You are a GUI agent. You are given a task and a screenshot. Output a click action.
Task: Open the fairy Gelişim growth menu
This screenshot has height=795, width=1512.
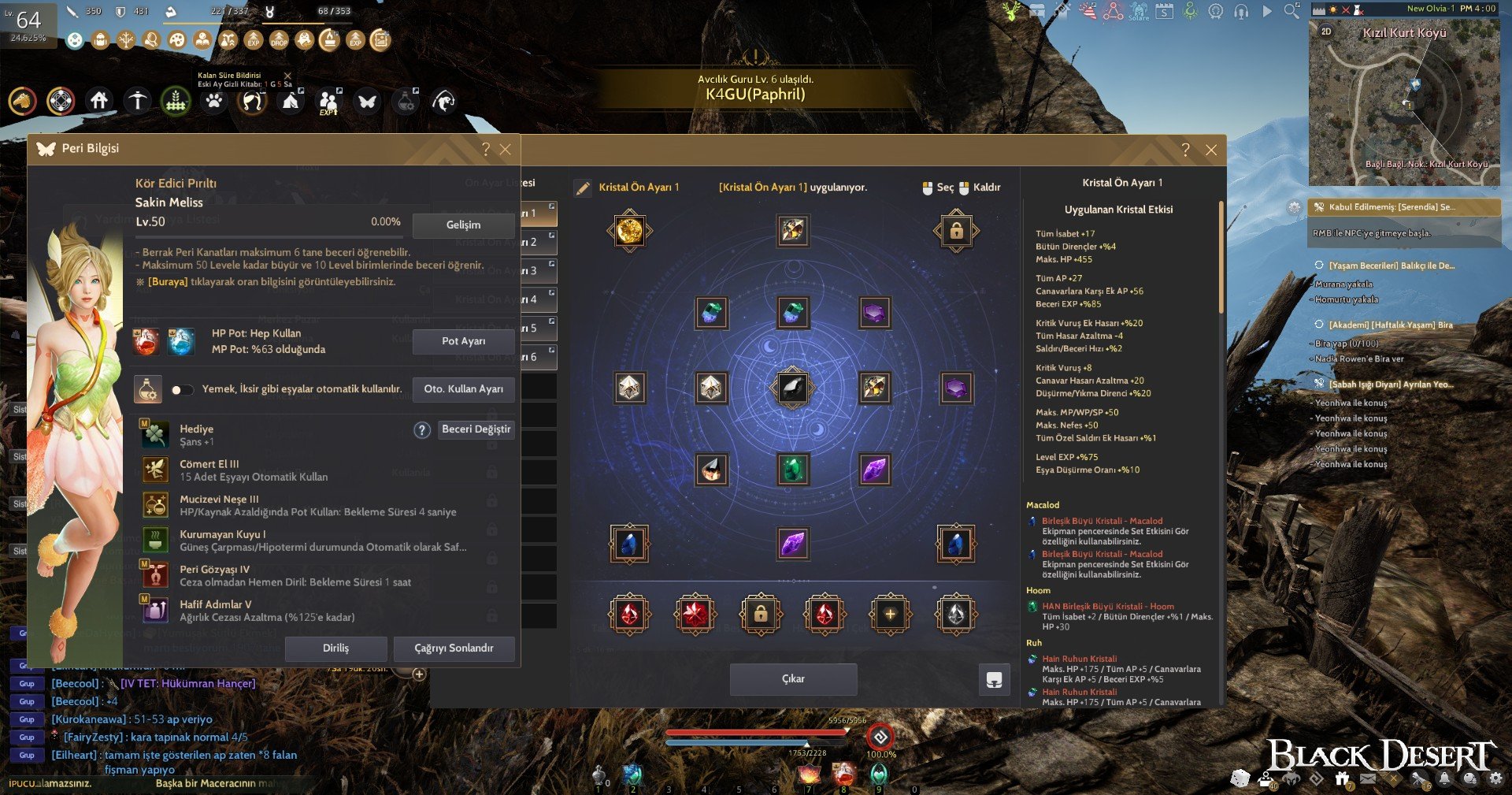[x=463, y=225]
